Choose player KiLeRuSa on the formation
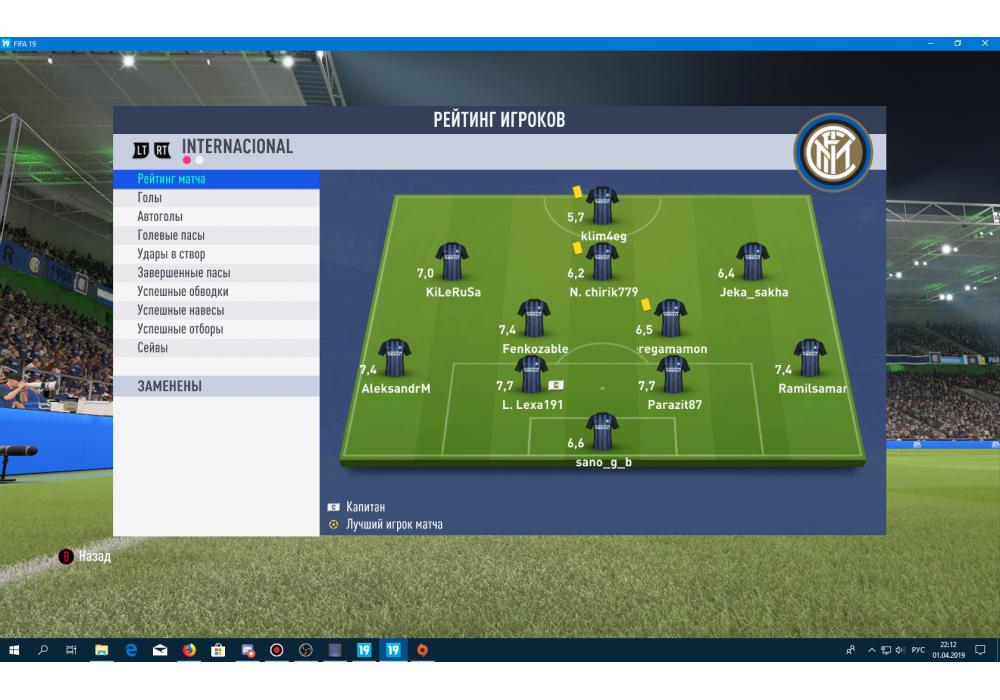The image size is (1000, 700). tap(452, 262)
